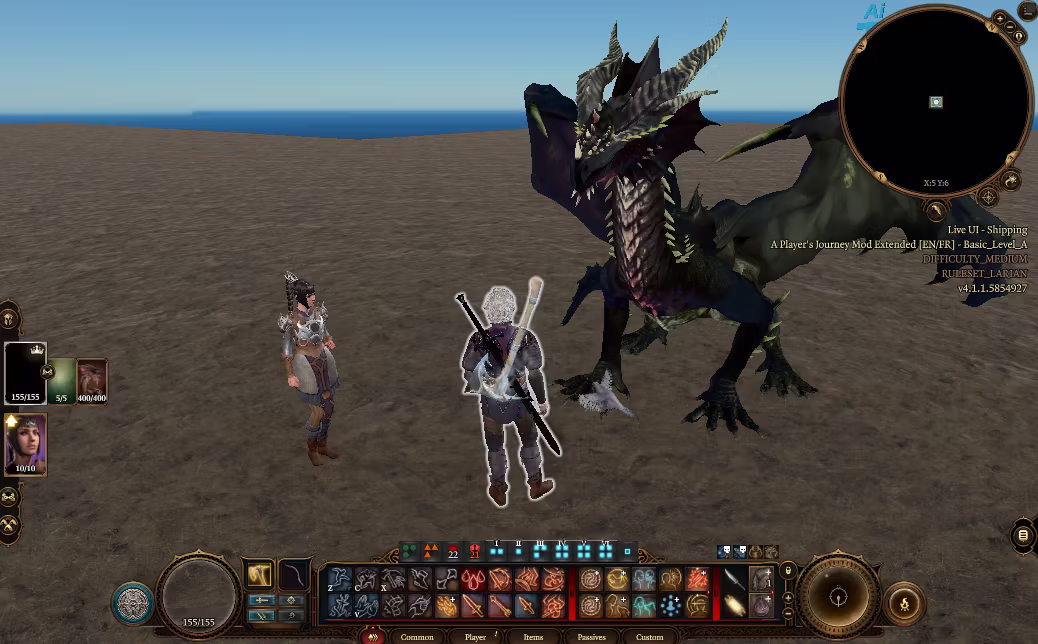This screenshot has width=1038, height=644.
Task: Select the purple-hooded companion portrait
Action: point(25,443)
